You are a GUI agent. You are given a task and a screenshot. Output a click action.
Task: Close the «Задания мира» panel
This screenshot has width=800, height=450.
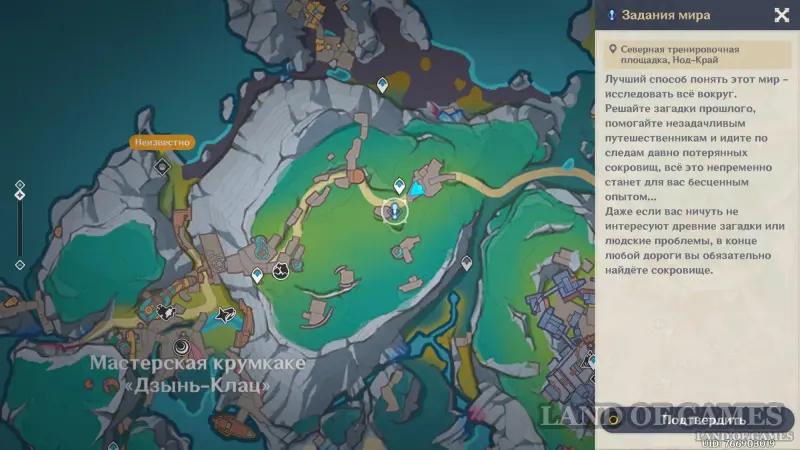point(781,15)
